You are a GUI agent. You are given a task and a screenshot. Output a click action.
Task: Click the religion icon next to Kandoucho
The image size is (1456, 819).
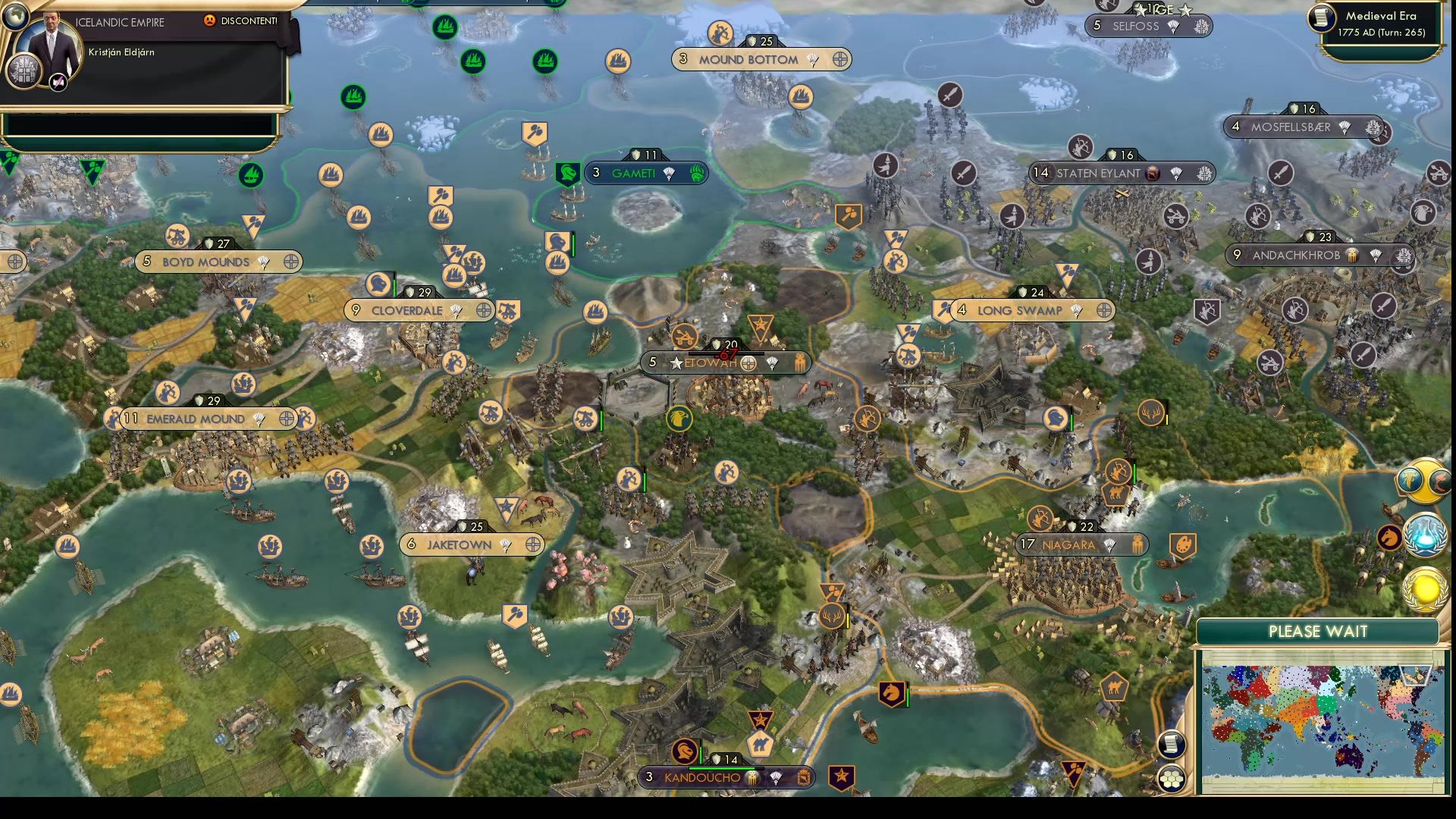[x=752, y=778]
